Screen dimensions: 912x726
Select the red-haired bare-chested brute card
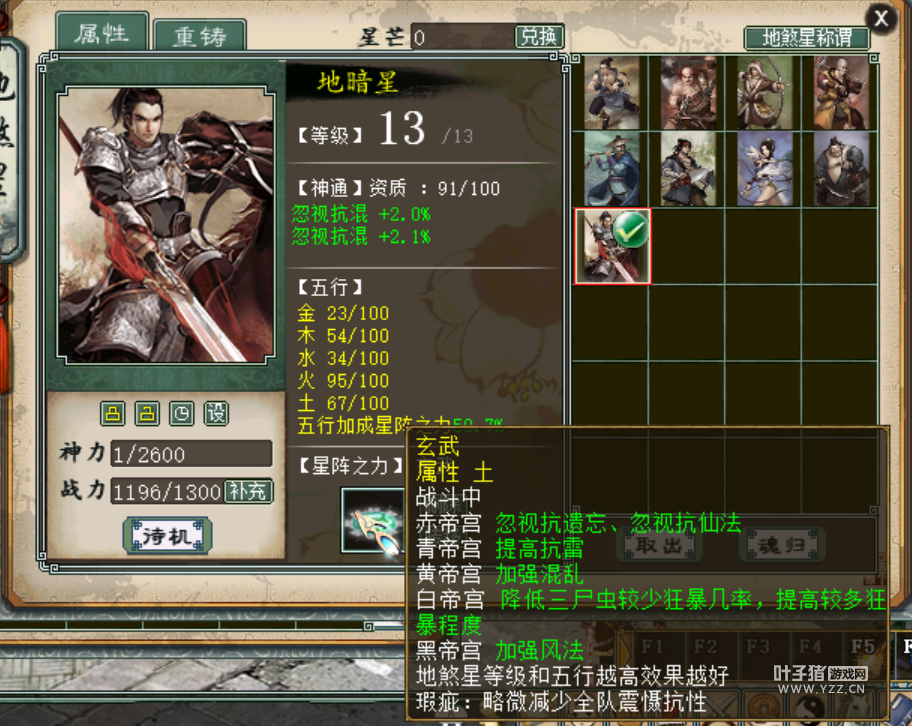689,92
